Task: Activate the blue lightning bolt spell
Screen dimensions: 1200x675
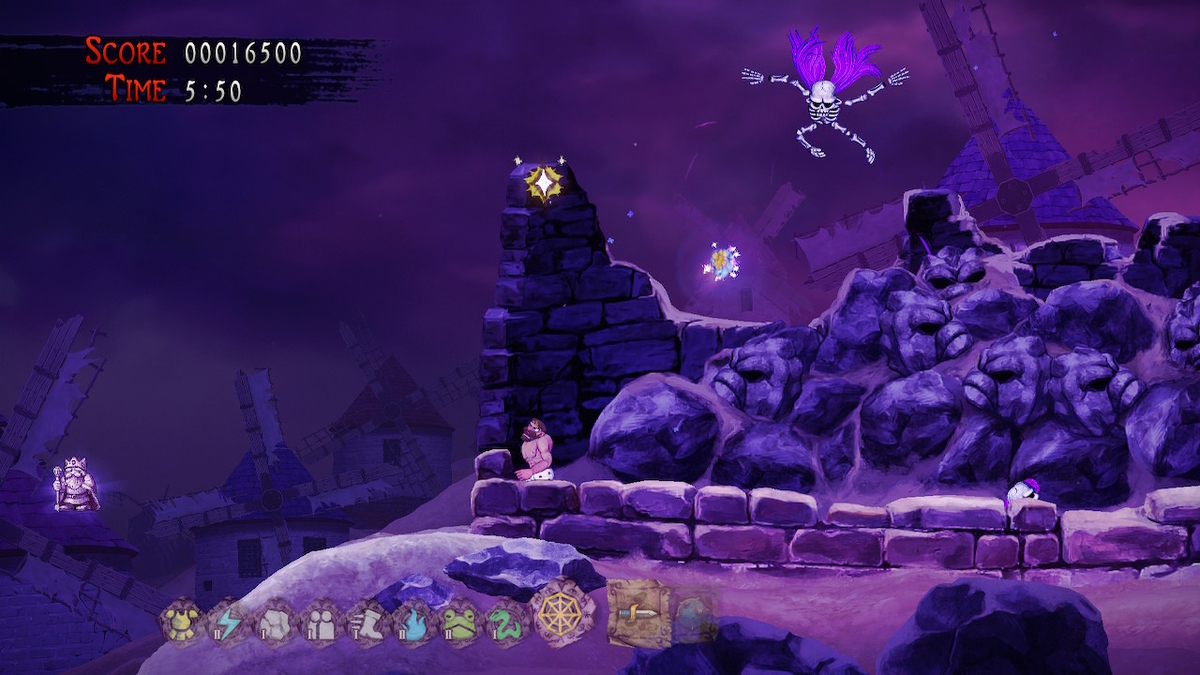Action: tap(227, 623)
